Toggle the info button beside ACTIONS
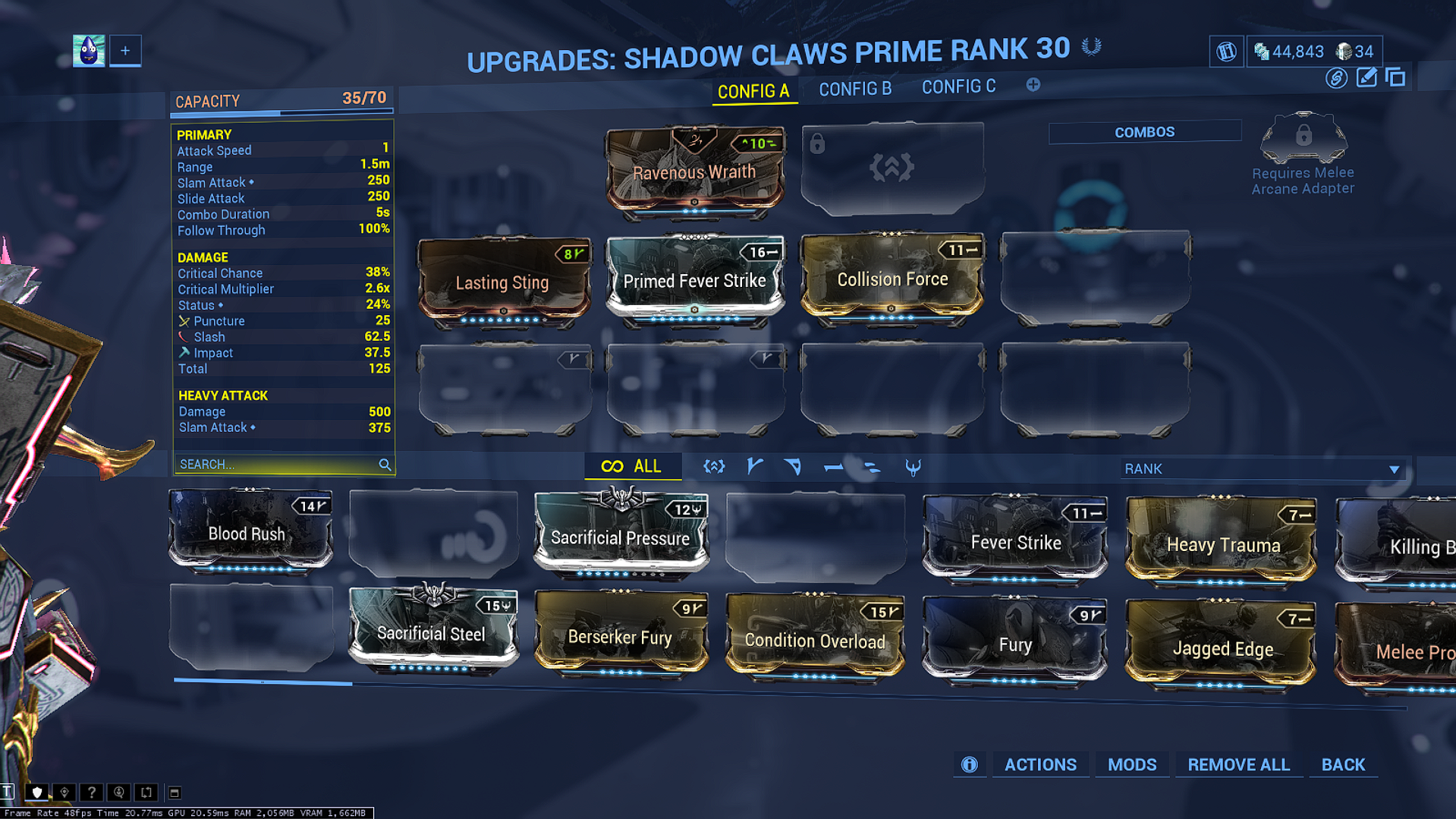The width and height of the screenshot is (1456, 819). (969, 765)
